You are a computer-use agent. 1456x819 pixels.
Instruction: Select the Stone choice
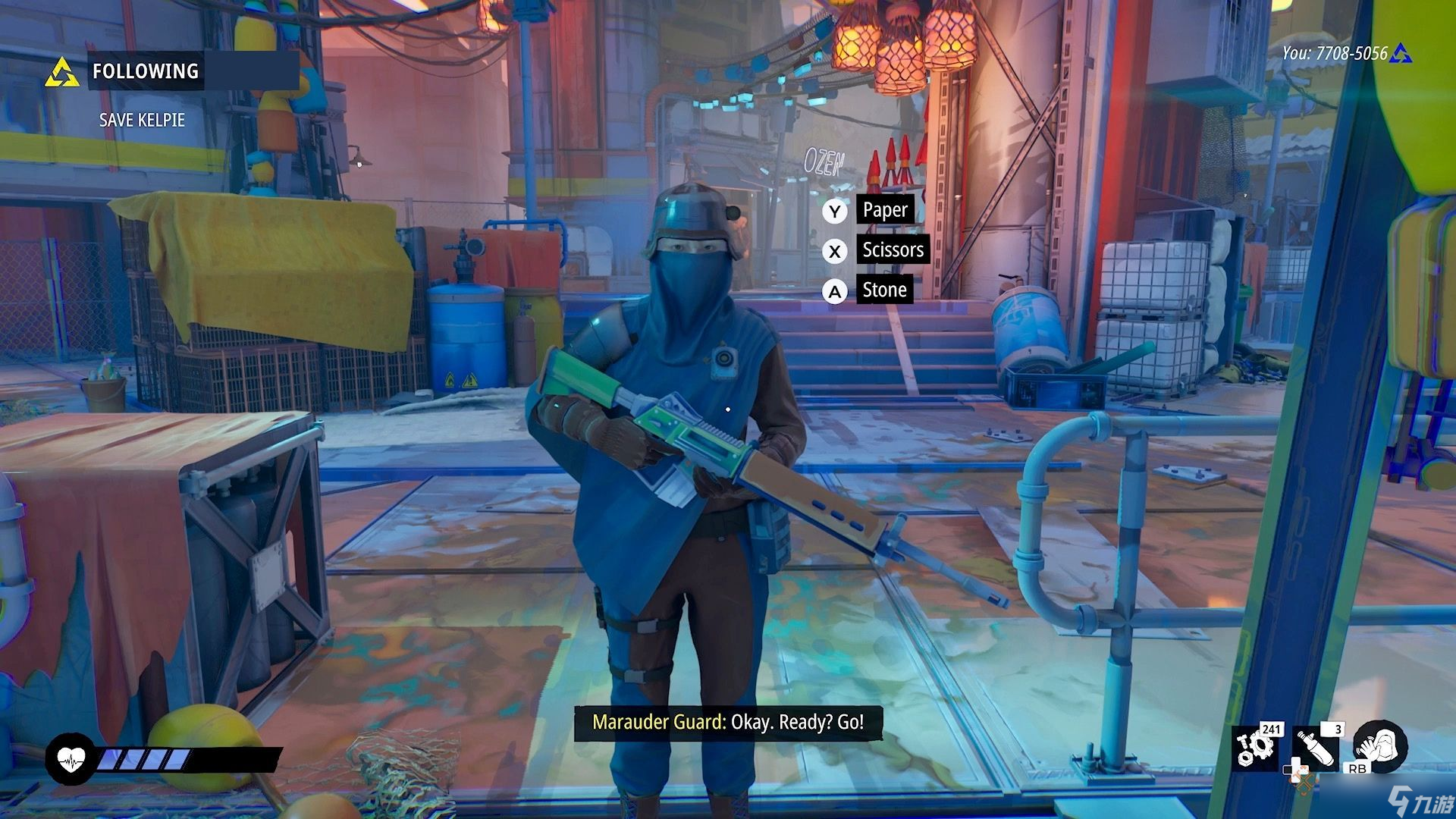(884, 290)
